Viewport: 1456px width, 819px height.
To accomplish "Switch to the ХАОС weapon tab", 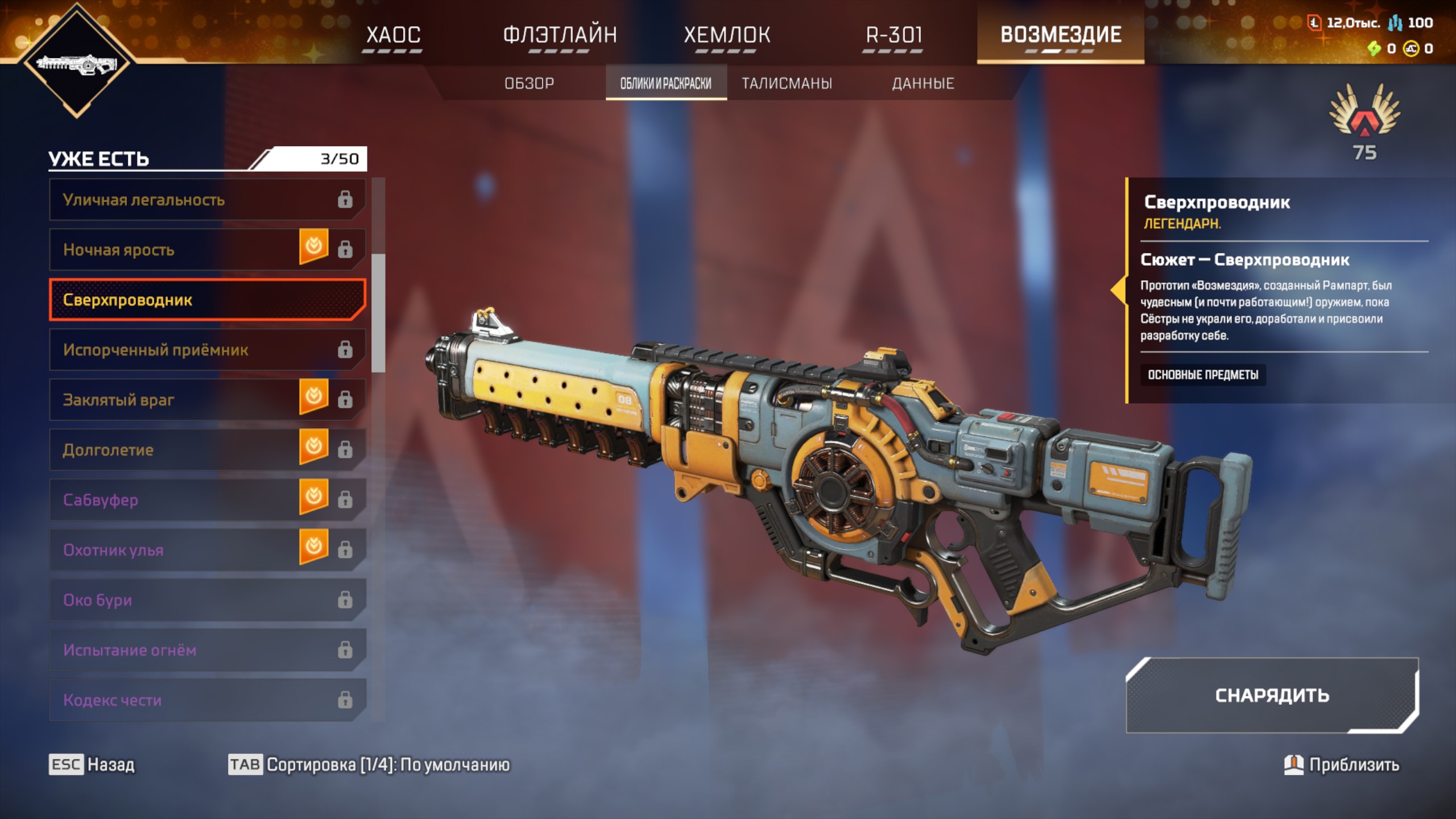I will coord(393,35).
